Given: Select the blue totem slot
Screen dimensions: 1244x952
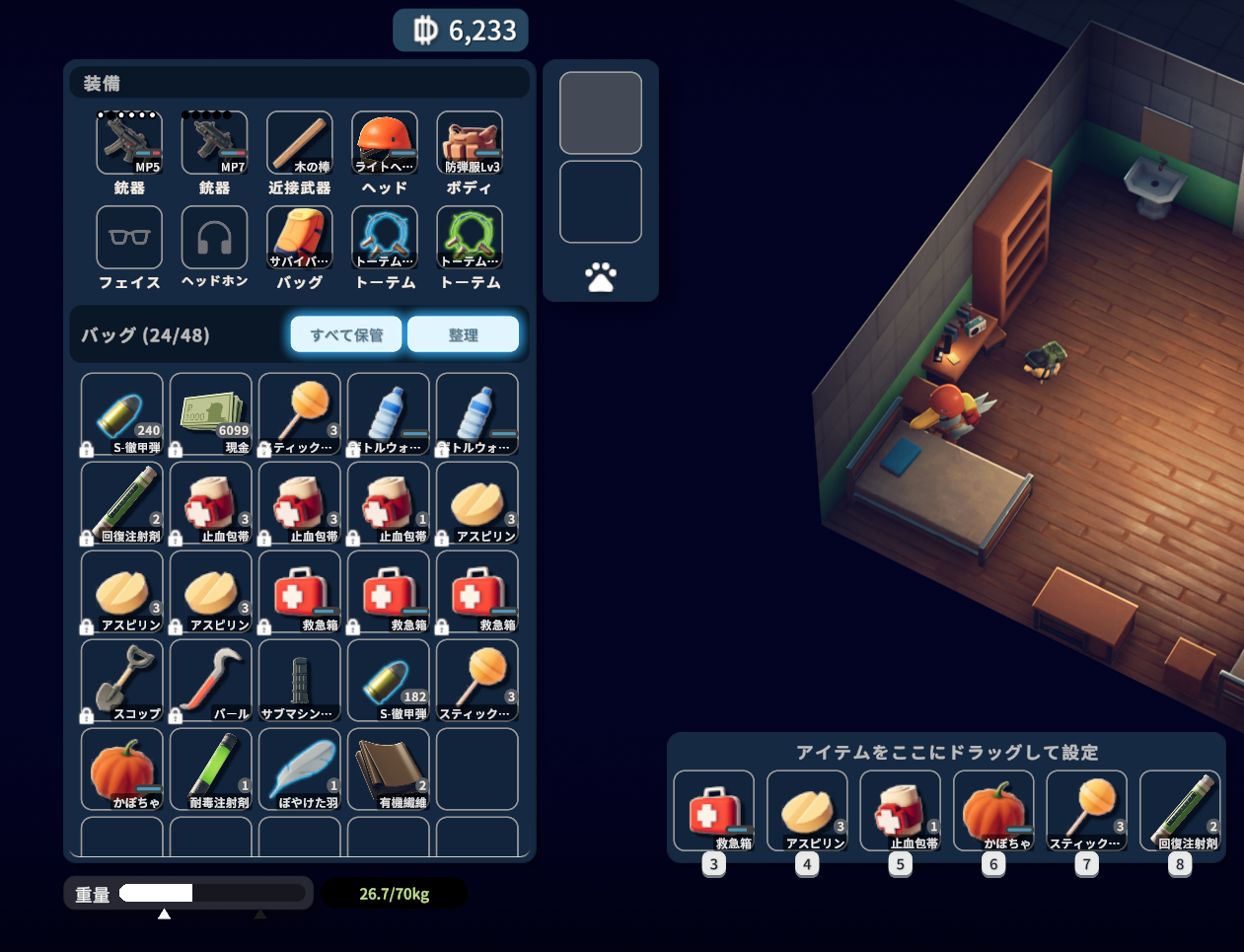Looking at the screenshot, I should (385, 238).
